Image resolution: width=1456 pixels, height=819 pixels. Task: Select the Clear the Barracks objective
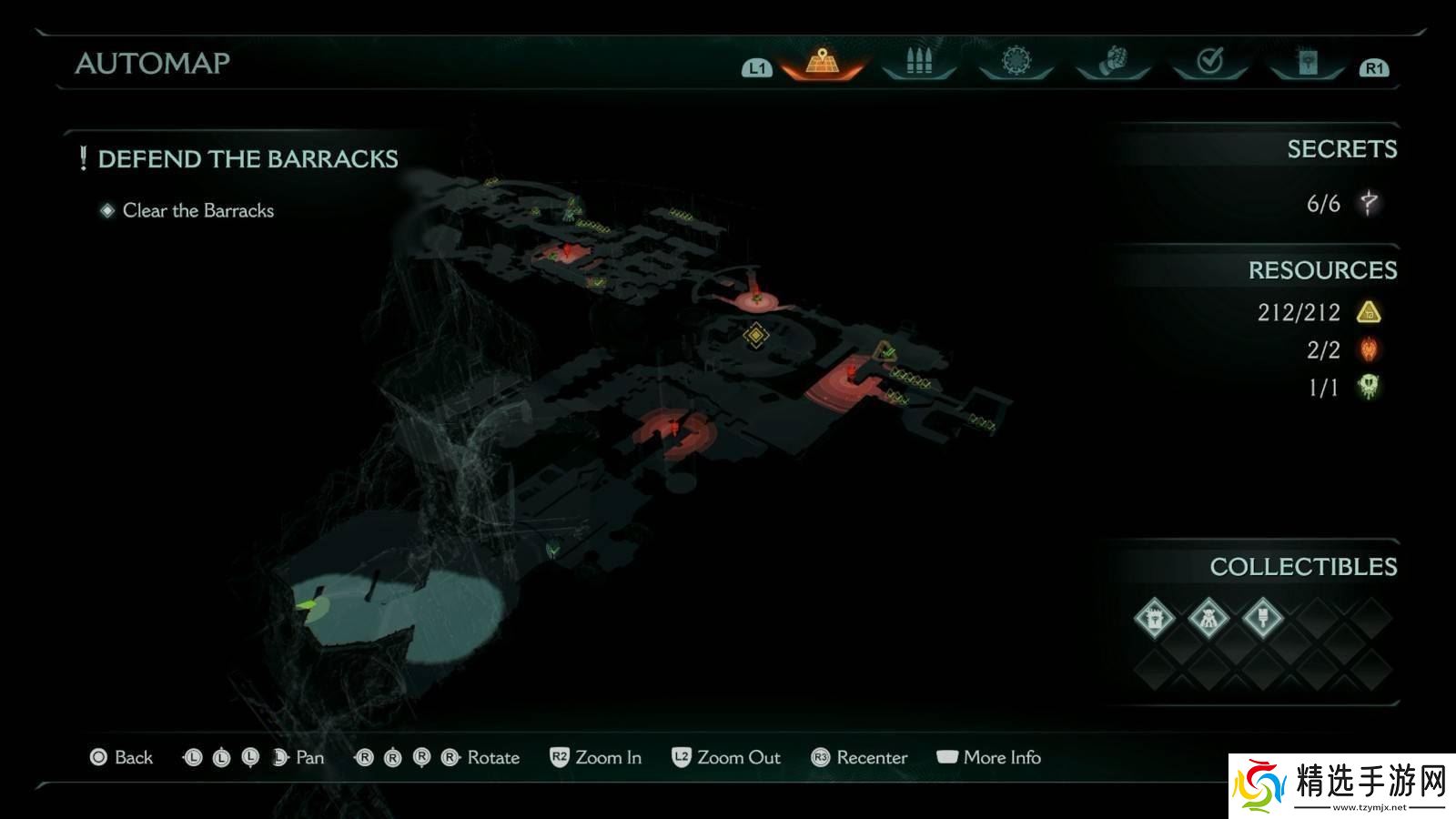[x=197, y=210]
